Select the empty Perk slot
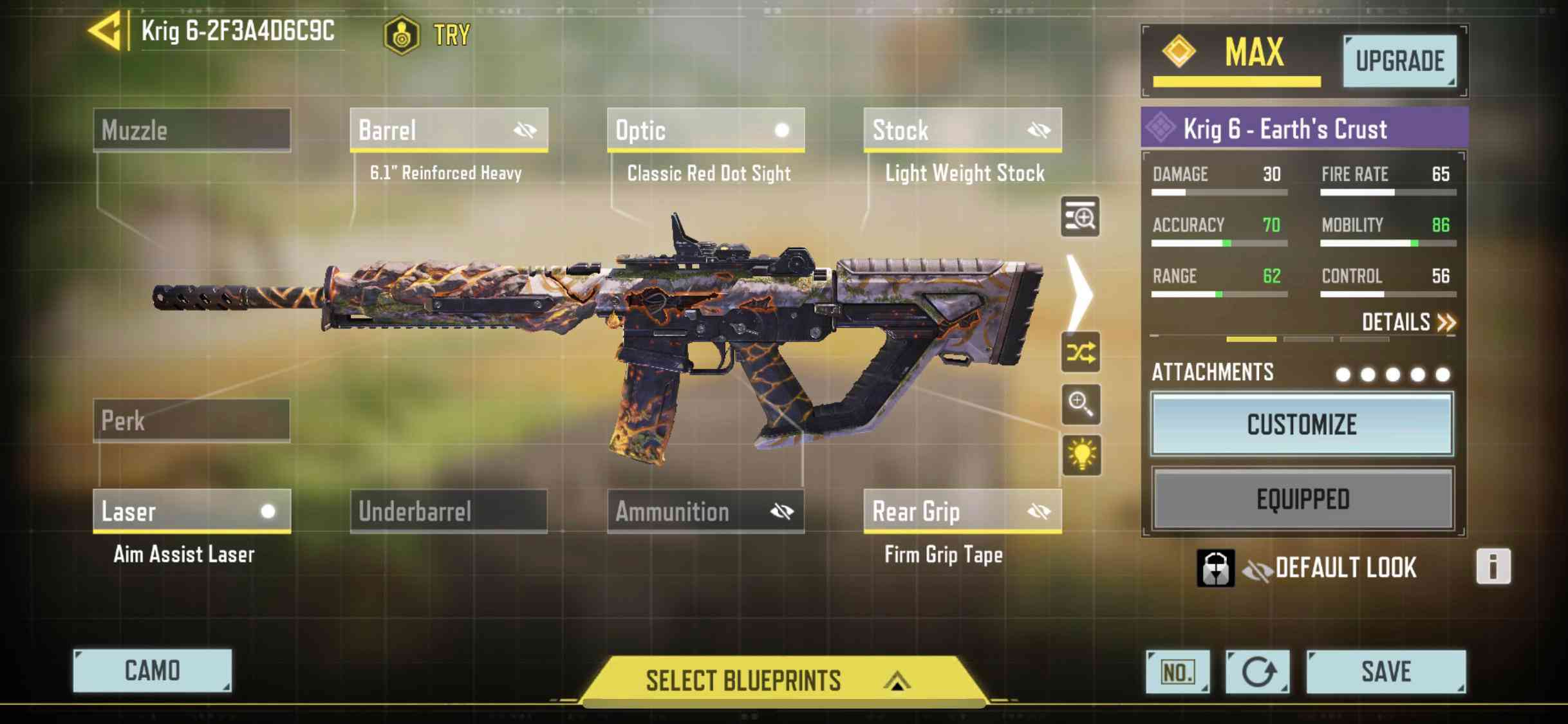1568x724 pixels. coord(192,421)
